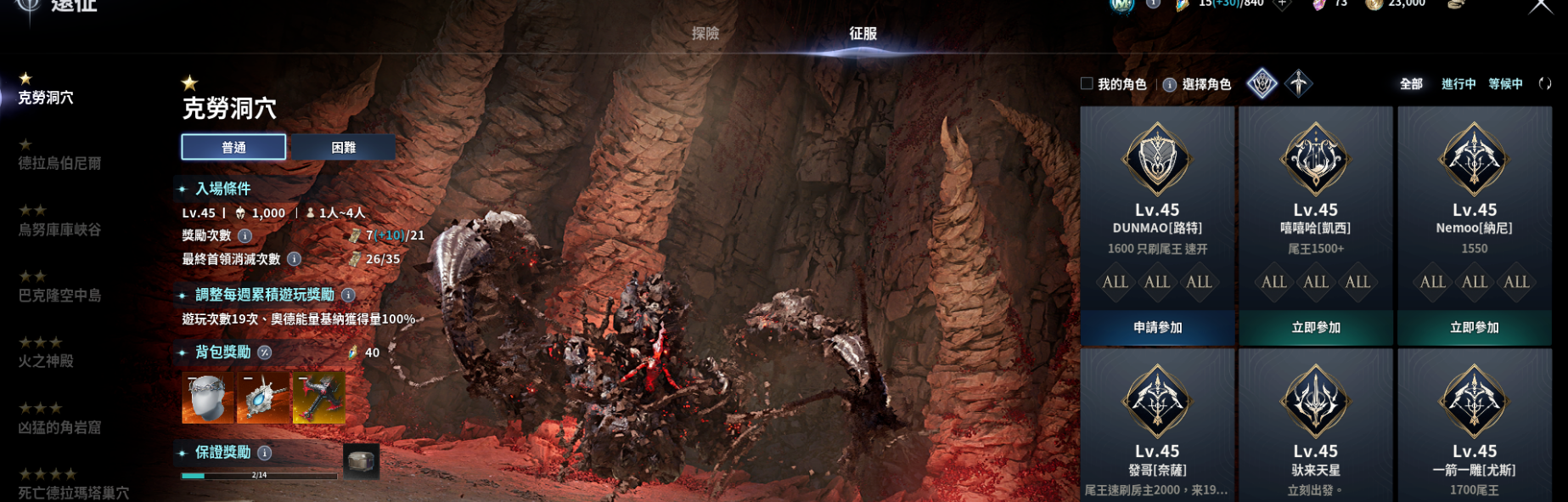Apply to join DUNMAO's party
Screen dimensions: 1568x502
(x=1157, y=327)
